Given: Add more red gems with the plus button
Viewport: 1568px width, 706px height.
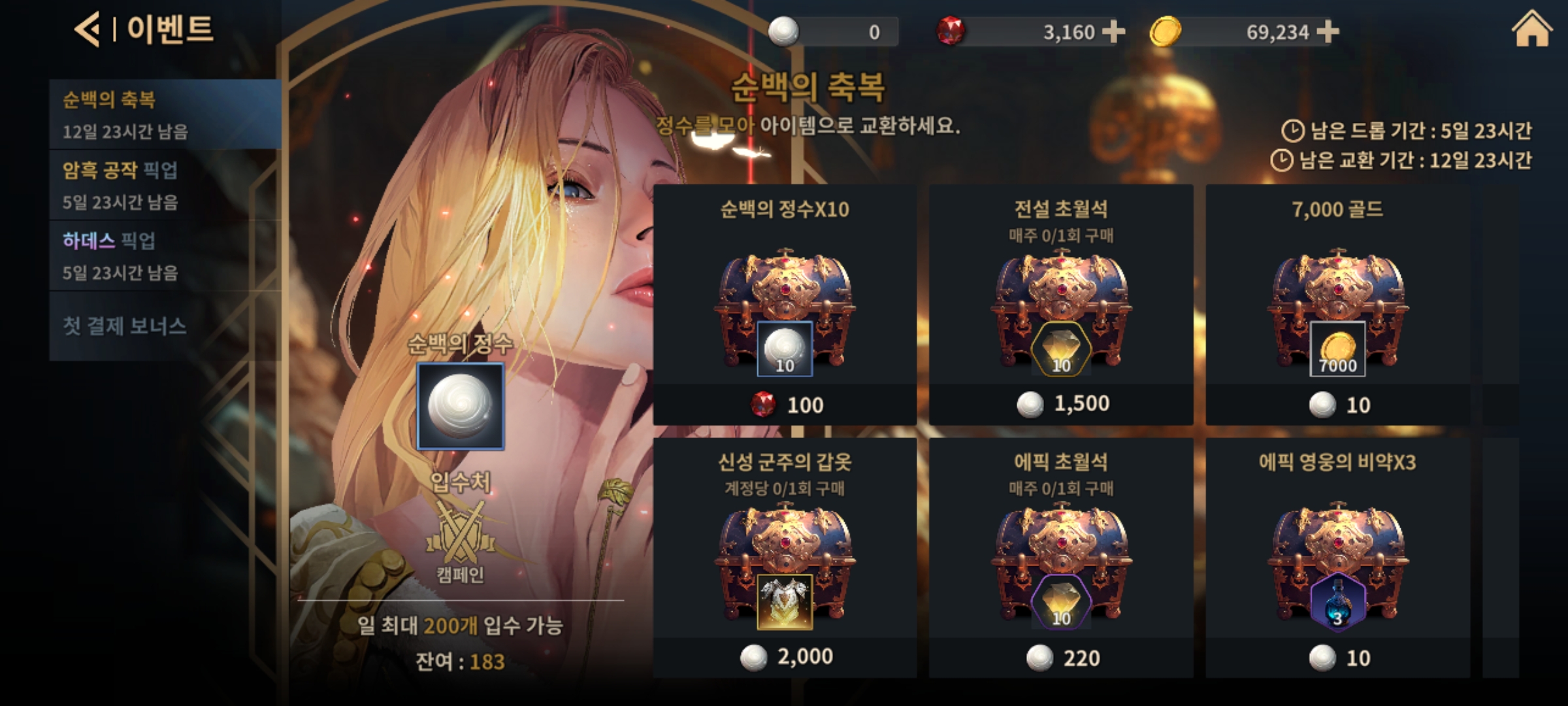Looking at the screenshot, I should [x=1113, y=31].
